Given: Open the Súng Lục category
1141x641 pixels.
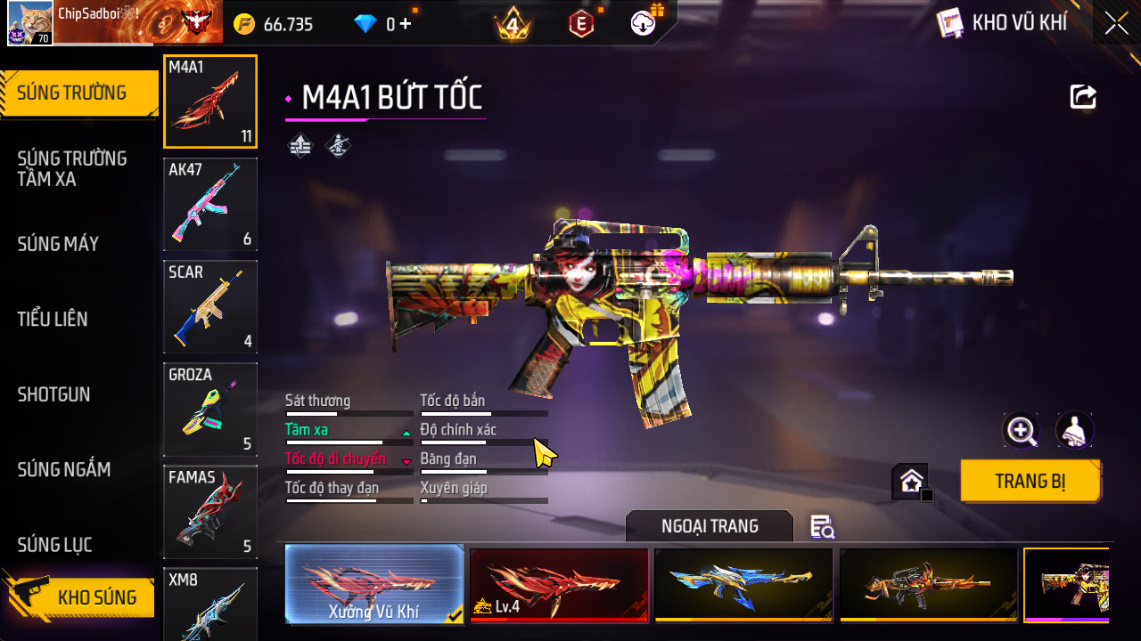Looking at the screenshot, I should click(x=55, y=545).
